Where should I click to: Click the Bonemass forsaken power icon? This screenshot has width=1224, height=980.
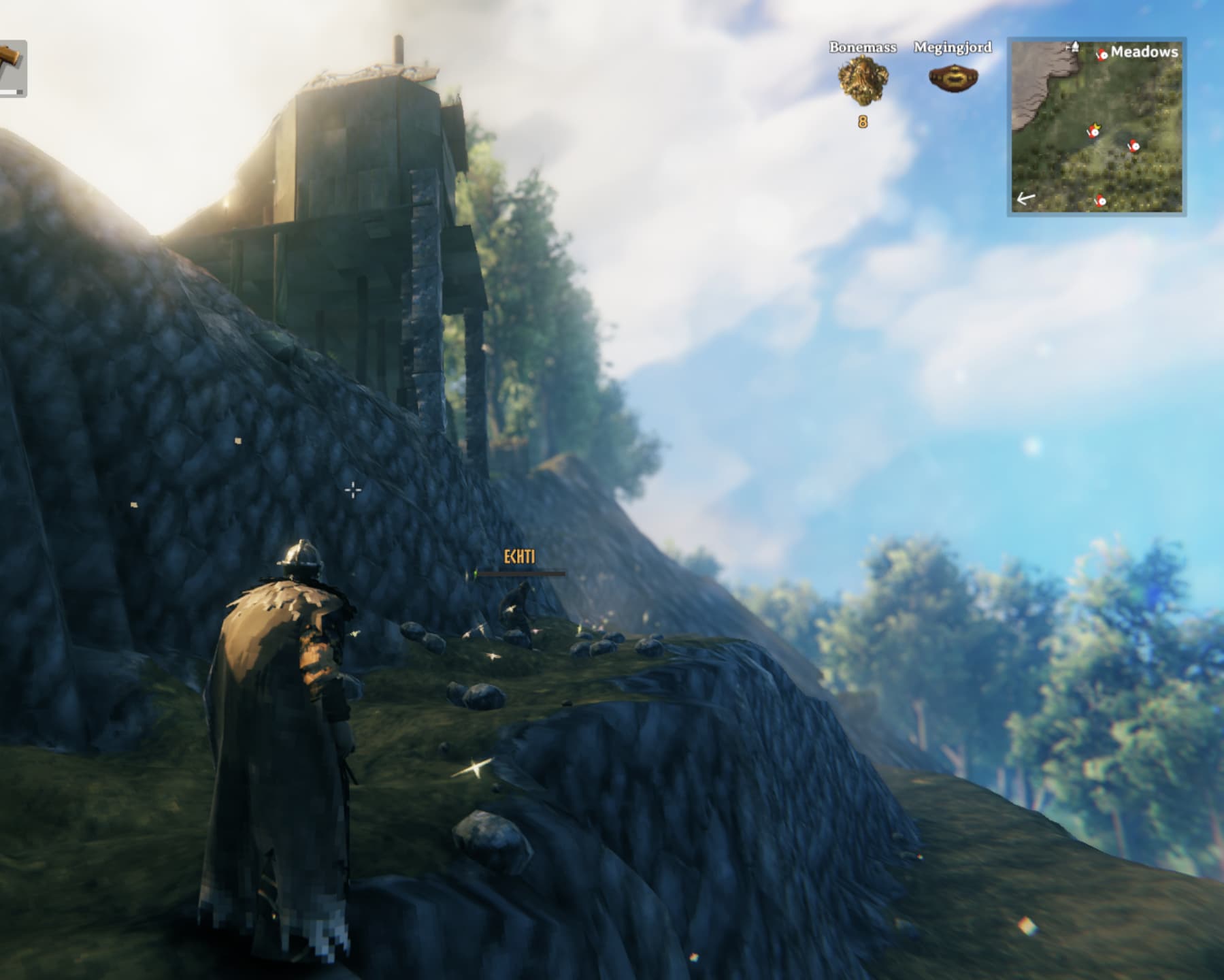[x=863, y=81]
